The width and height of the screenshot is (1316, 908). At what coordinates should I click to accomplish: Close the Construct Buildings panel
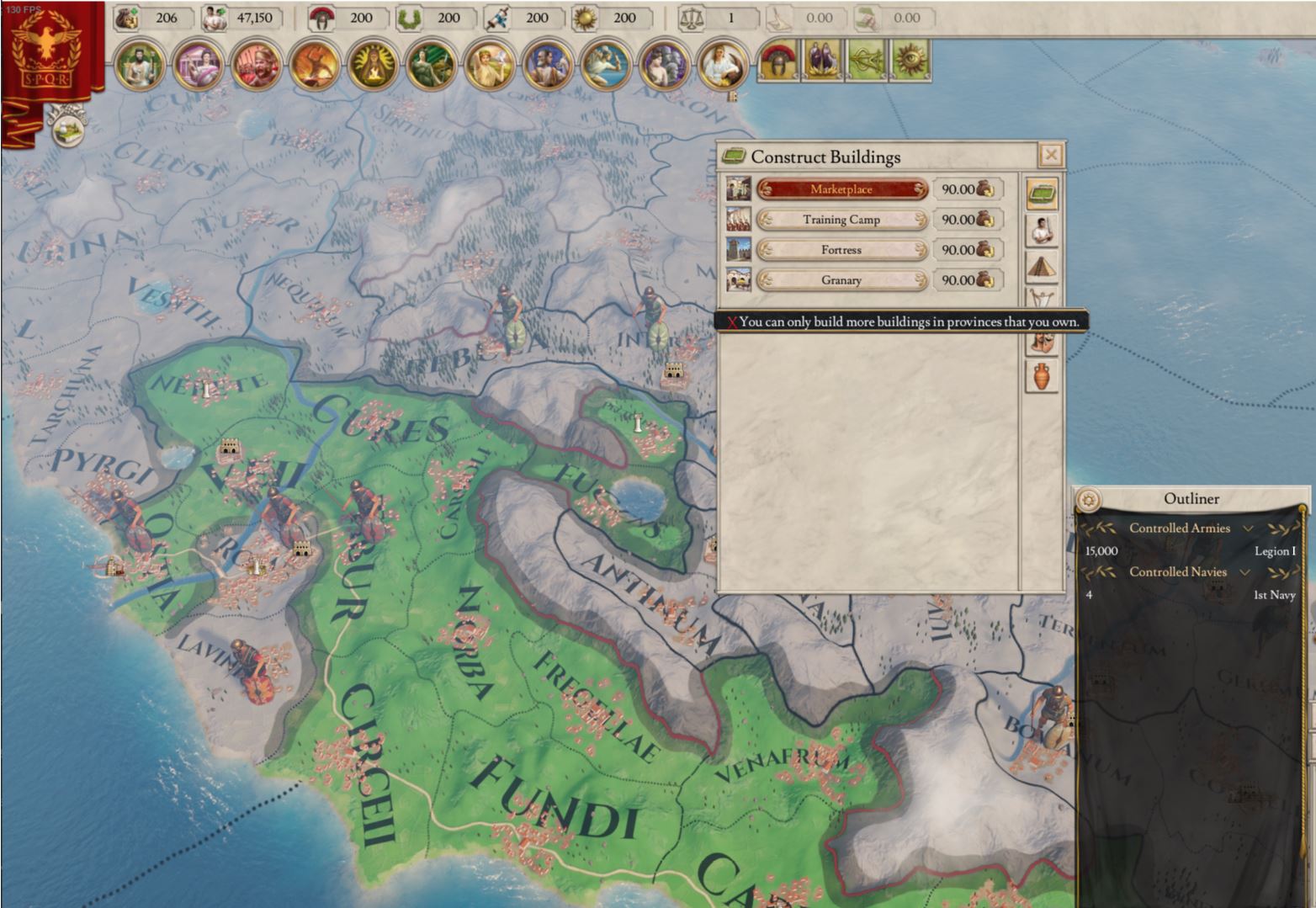(x=1051, y=156)
